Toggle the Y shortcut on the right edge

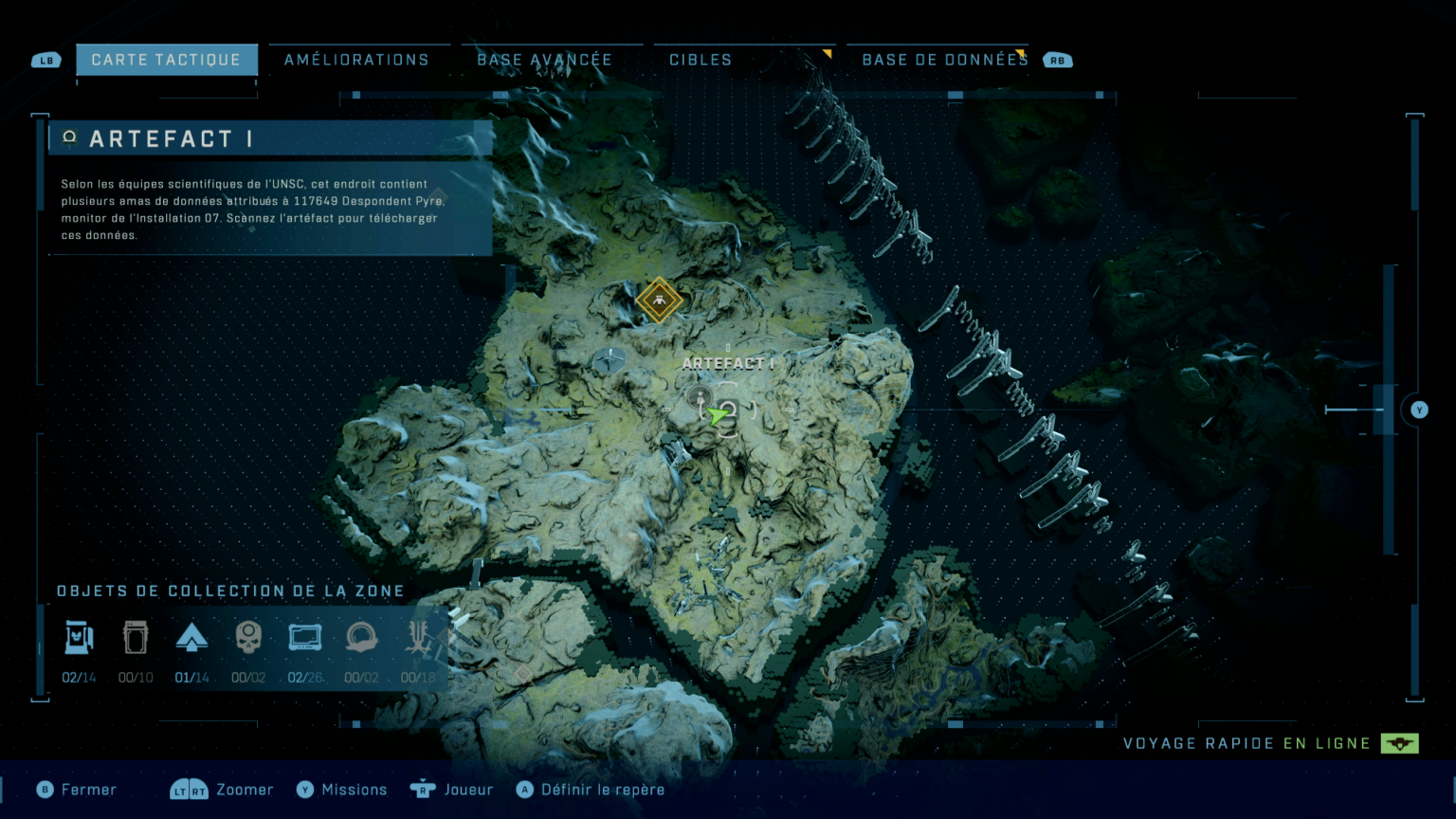1419,409
